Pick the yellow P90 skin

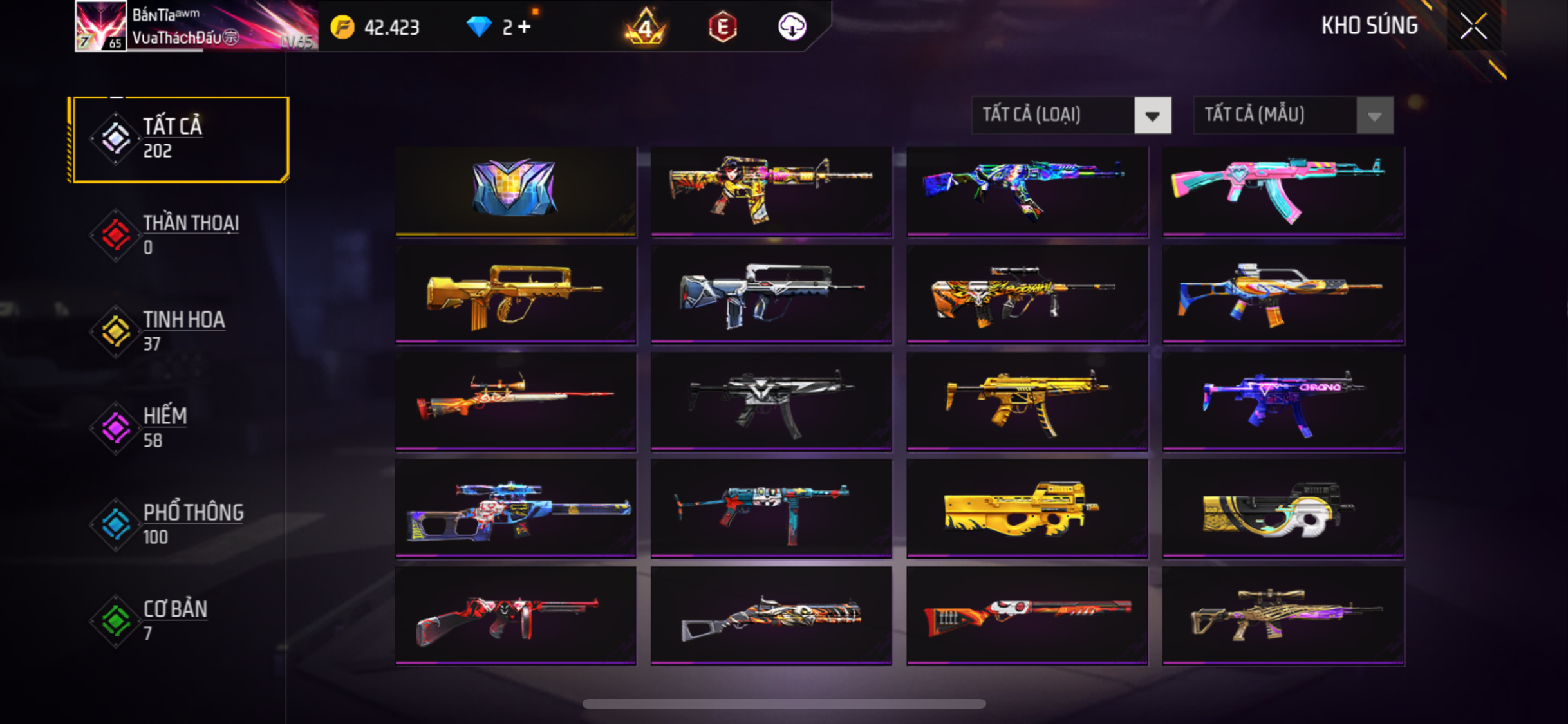pos(1027,508)
